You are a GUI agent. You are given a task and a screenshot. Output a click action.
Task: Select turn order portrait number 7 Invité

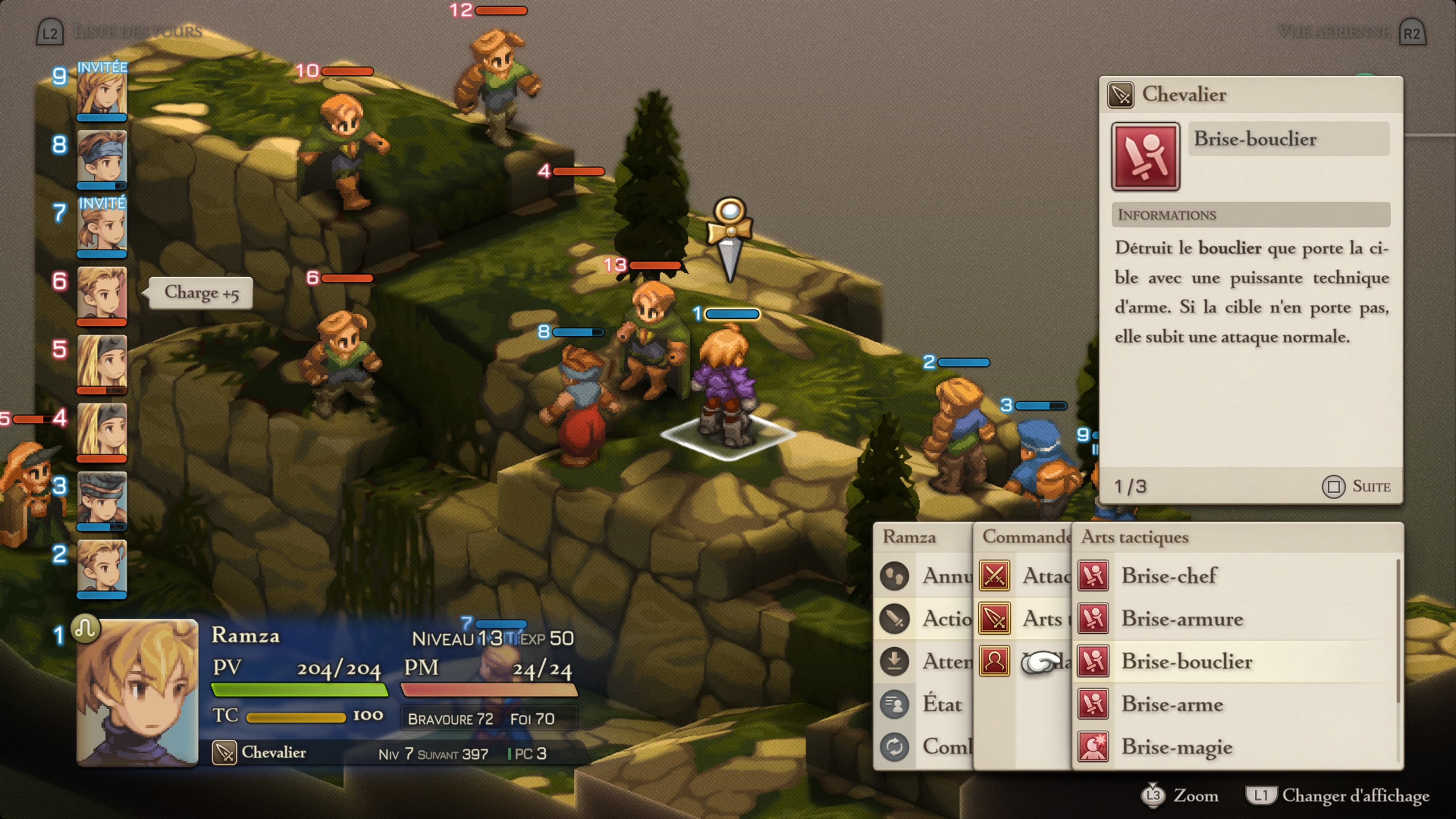click(x=102, y=226)
